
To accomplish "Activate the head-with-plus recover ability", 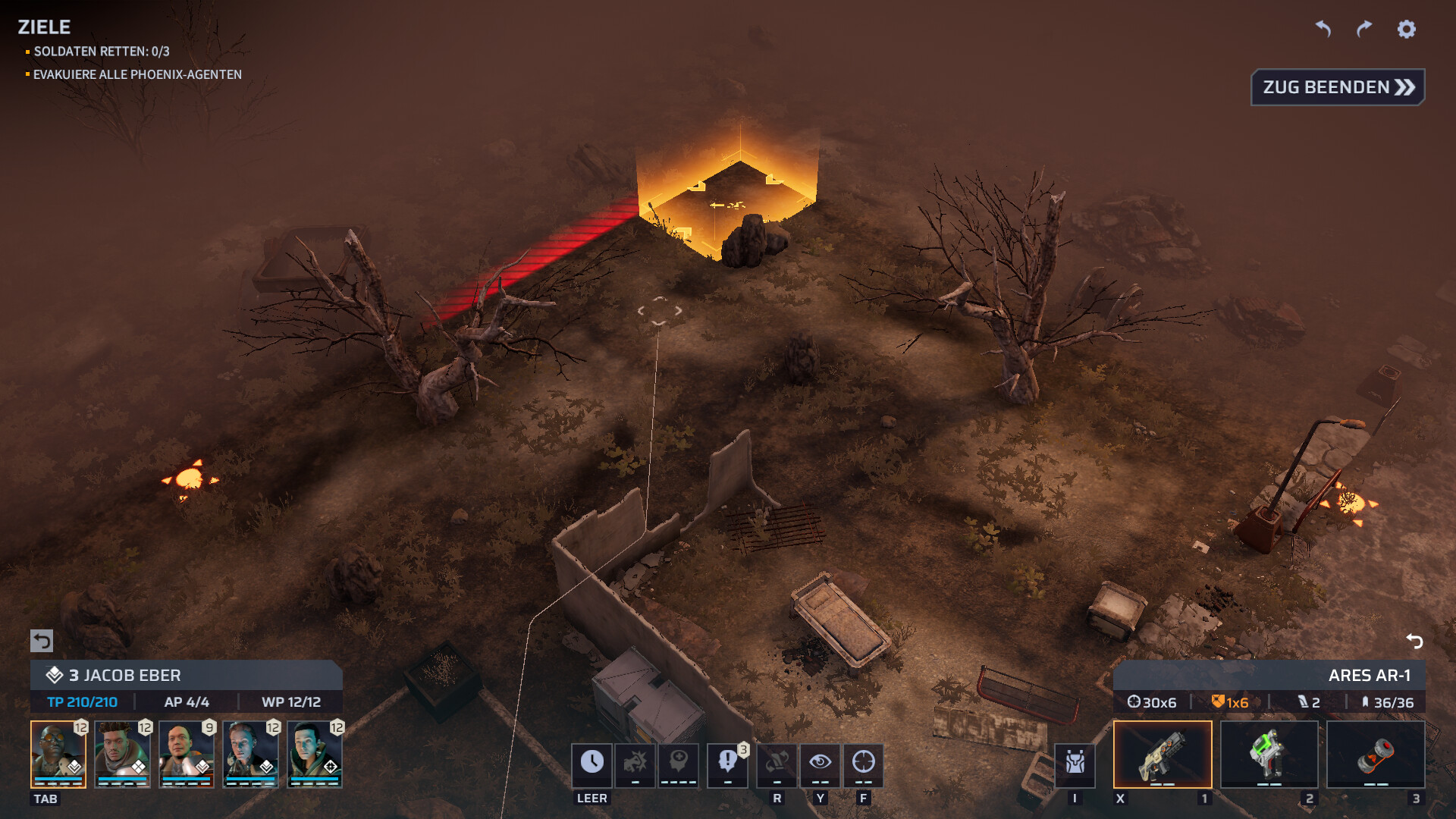I will point(679,764).
